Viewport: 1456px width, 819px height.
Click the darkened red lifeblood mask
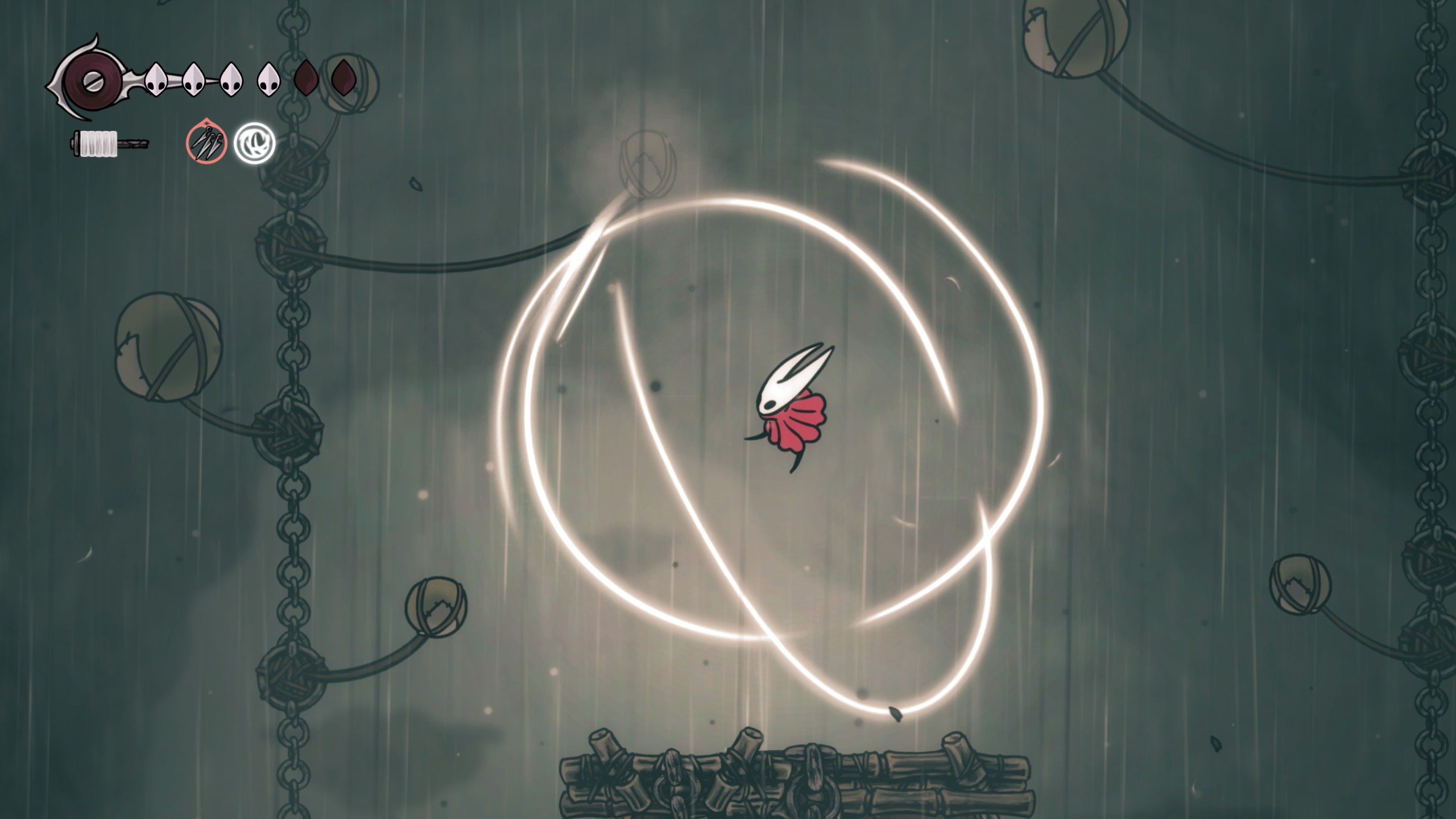305,80
